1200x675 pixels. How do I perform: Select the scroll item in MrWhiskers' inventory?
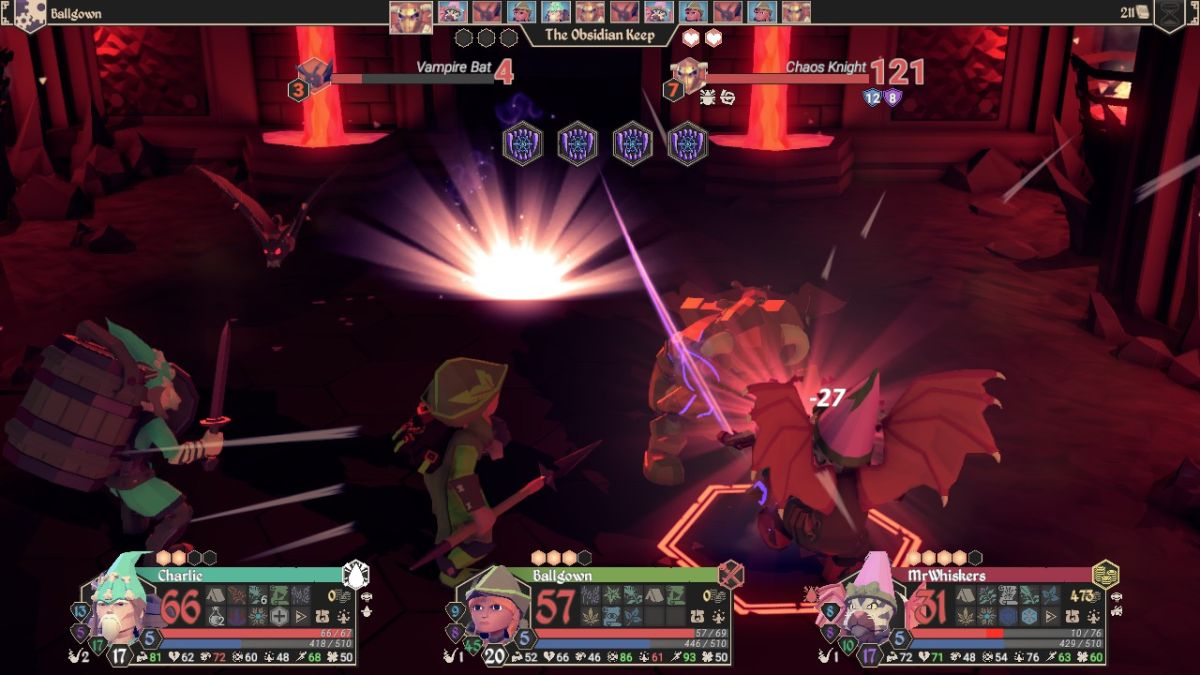pos(1007,596)
